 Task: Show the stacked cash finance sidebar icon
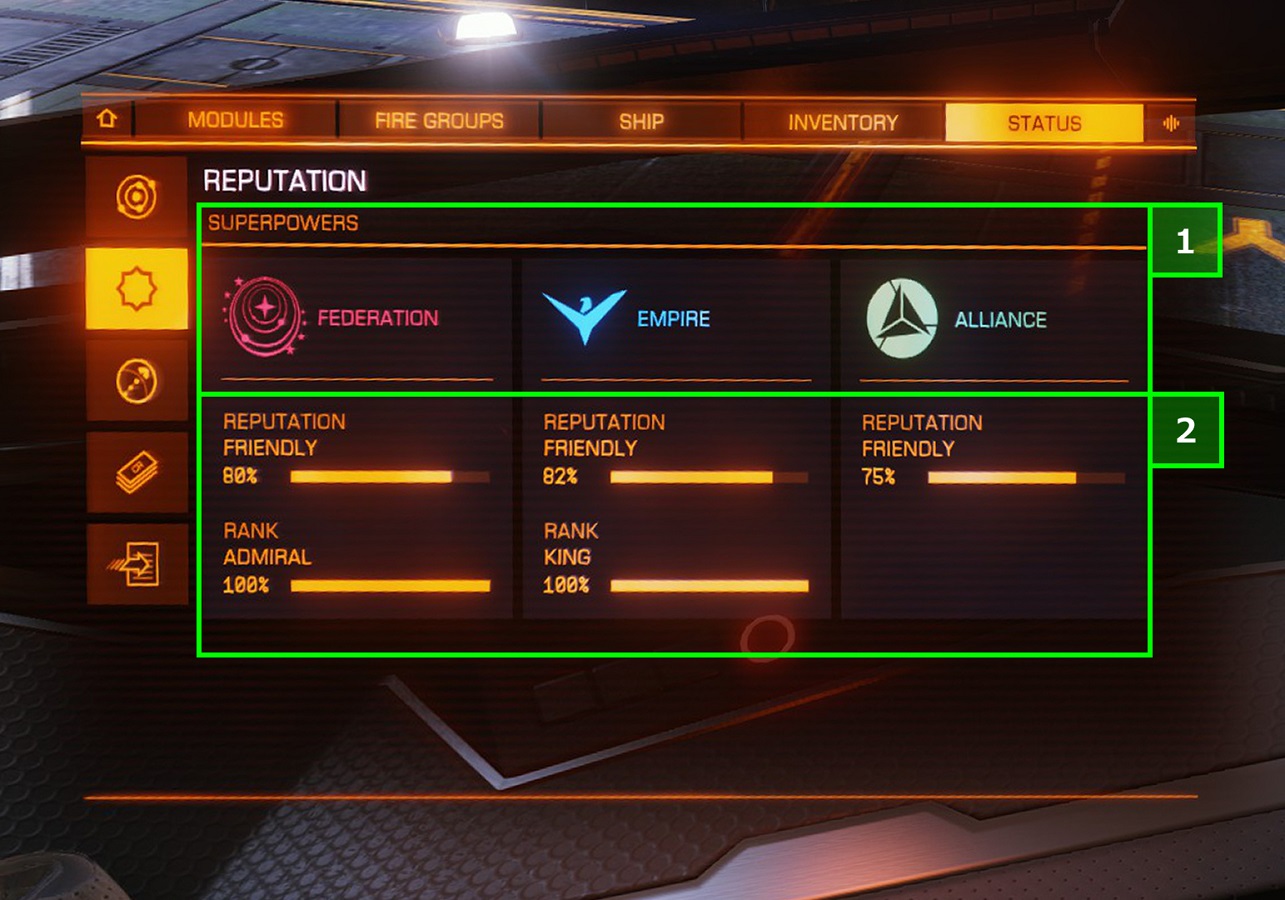click(137, 472)
